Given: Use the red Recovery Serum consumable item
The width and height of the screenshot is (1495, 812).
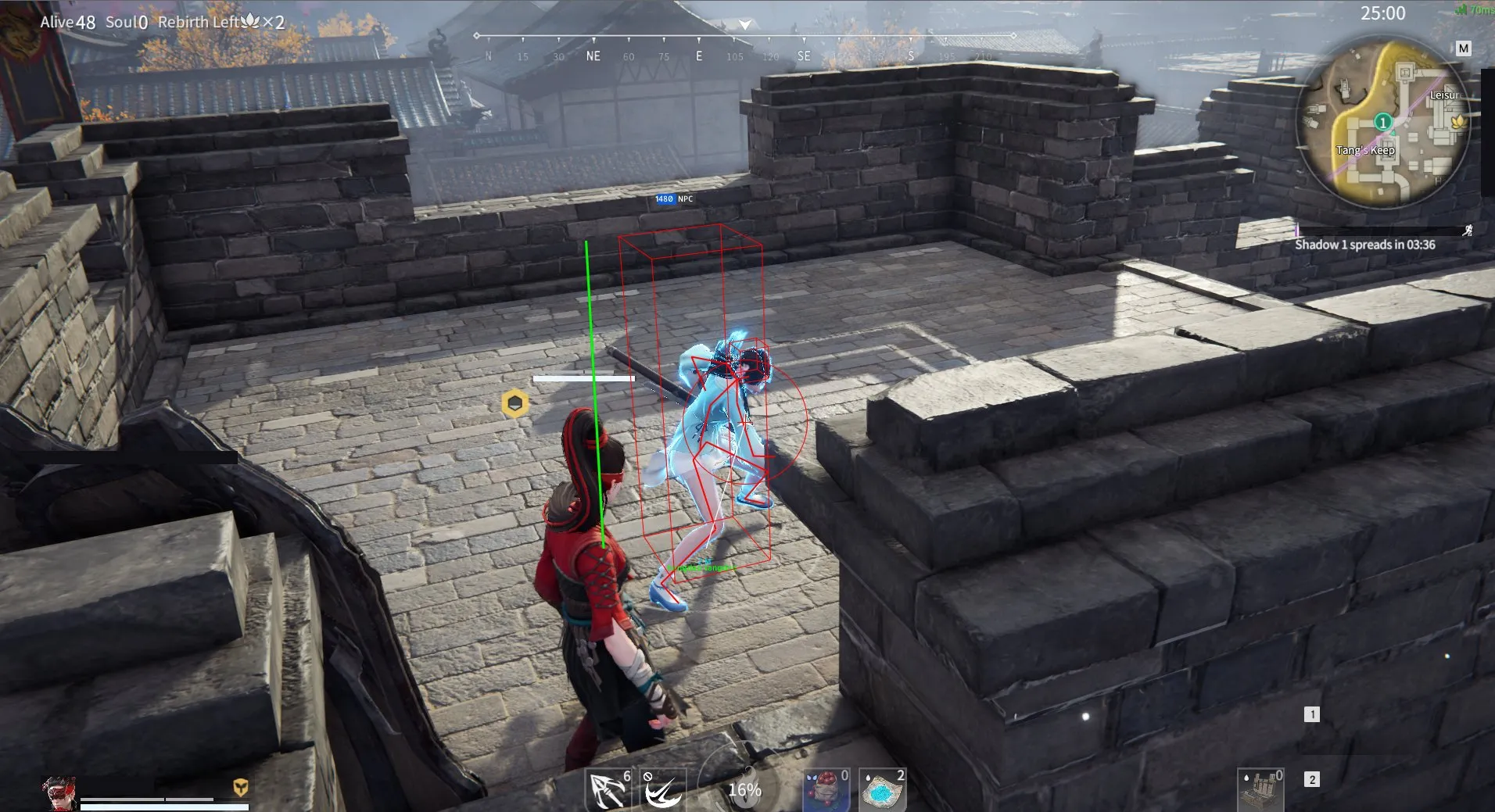Looking at the screenshot, I should coord(825,789).
